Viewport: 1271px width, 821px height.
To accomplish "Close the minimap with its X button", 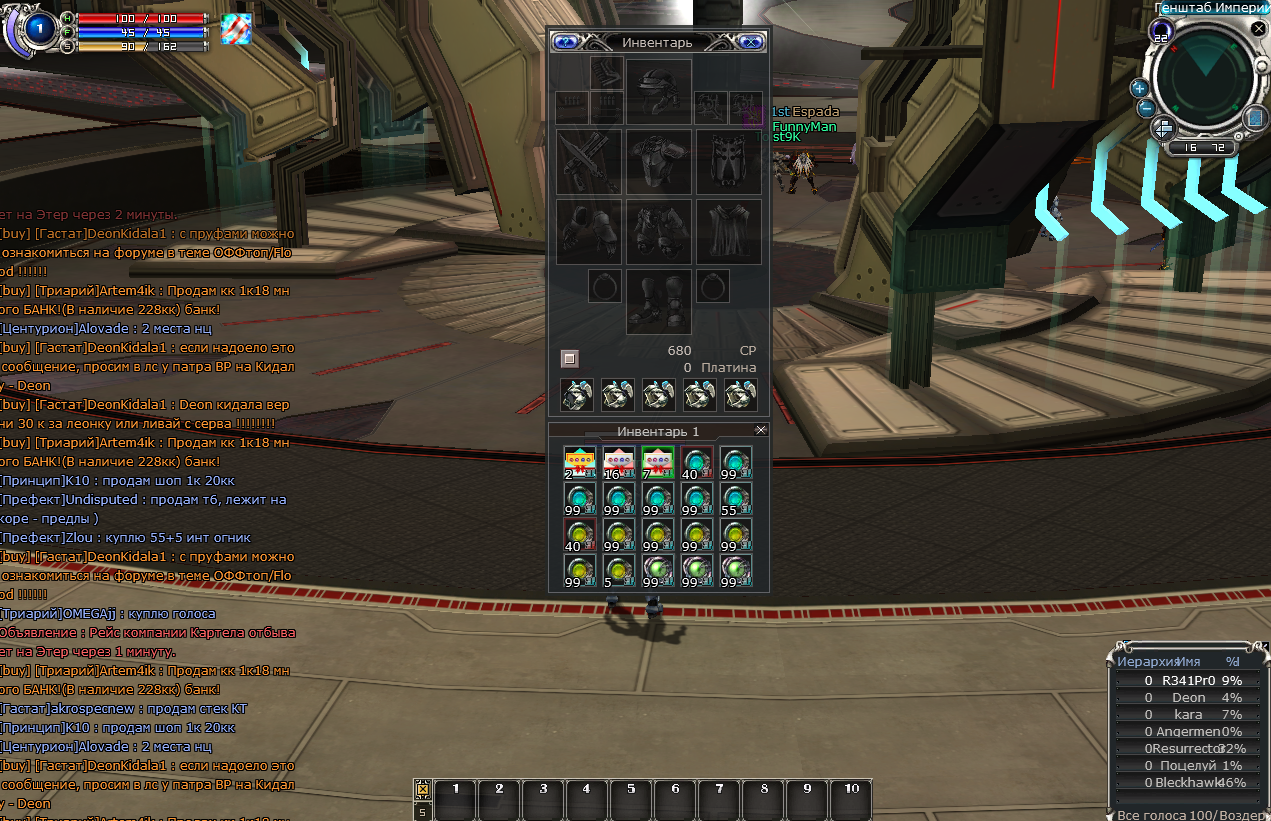I will [1258, 29].
